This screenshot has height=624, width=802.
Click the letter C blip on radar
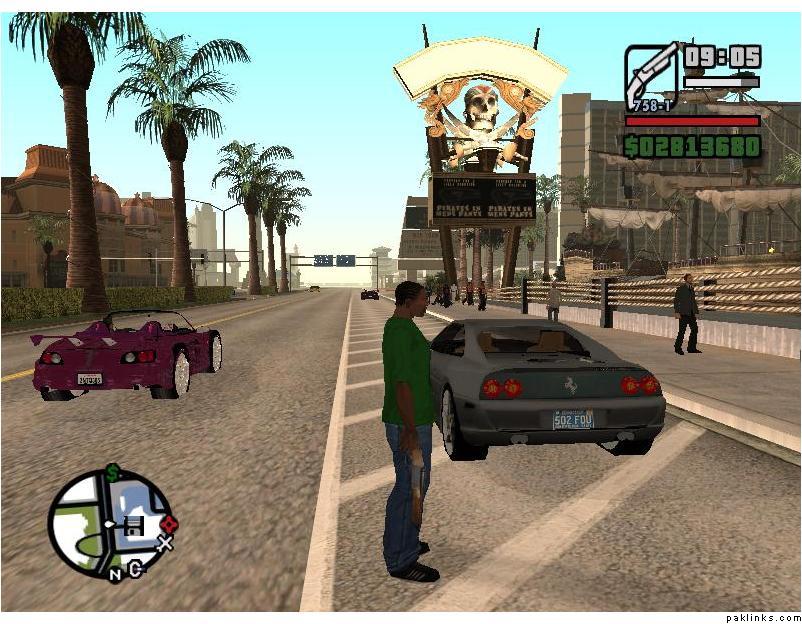coord(136,569)
